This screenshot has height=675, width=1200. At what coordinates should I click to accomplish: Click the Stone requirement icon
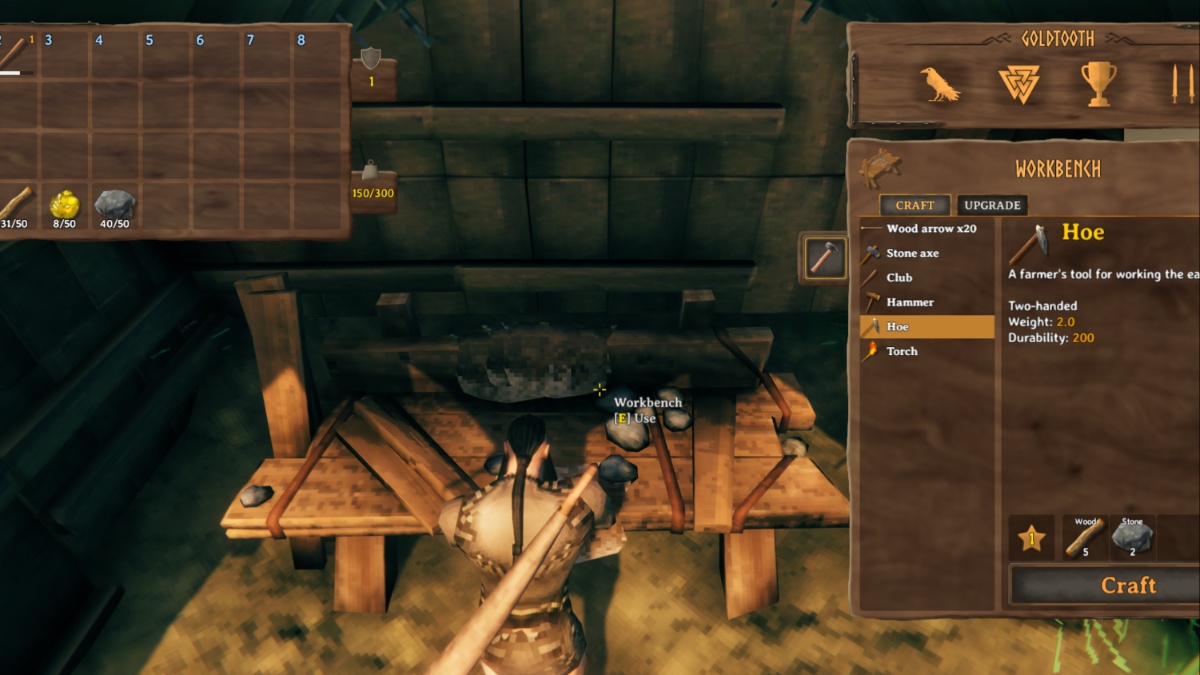tap(1132, 538)
